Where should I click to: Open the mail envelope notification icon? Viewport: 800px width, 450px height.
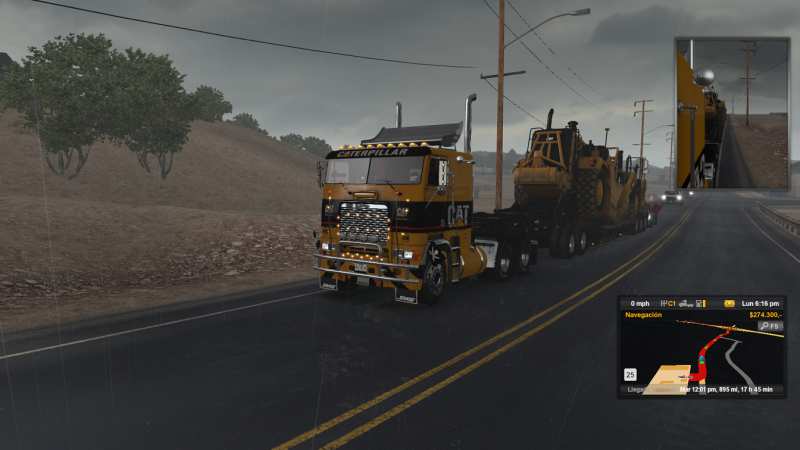click(729, 303)
